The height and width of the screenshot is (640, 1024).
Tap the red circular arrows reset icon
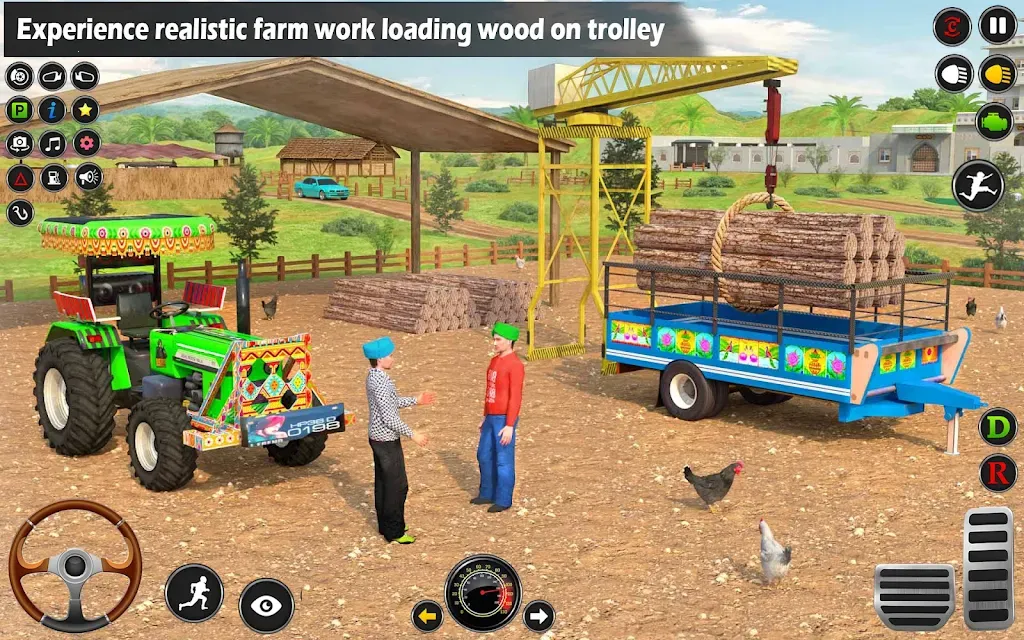[x=952, y=26]
